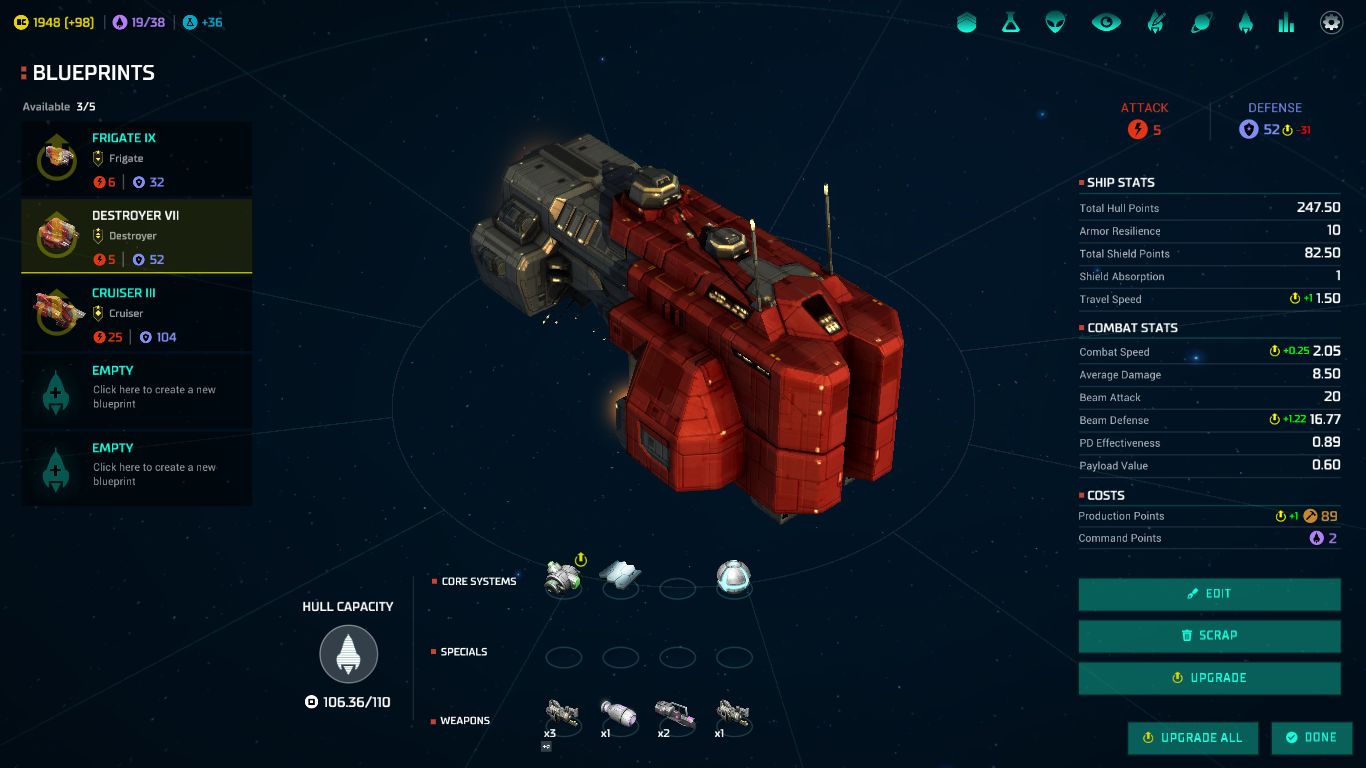Select the planet icon in the top bar
Screen dimensions: 1366x768
click(1200, 22)
